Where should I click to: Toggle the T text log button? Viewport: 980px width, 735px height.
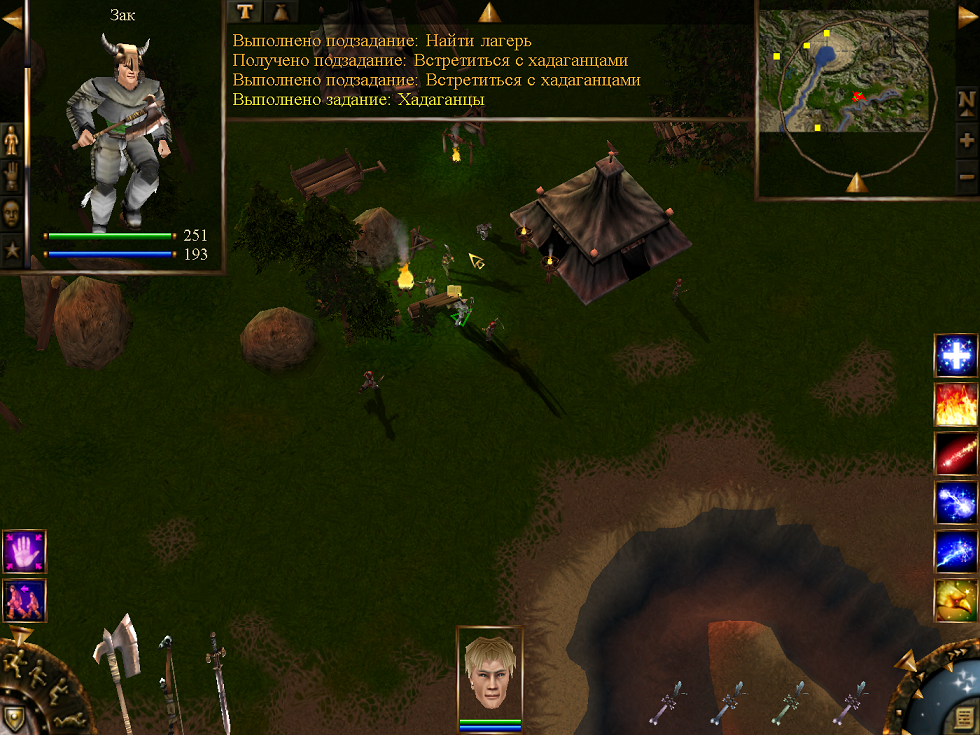[x=243, y=11]
